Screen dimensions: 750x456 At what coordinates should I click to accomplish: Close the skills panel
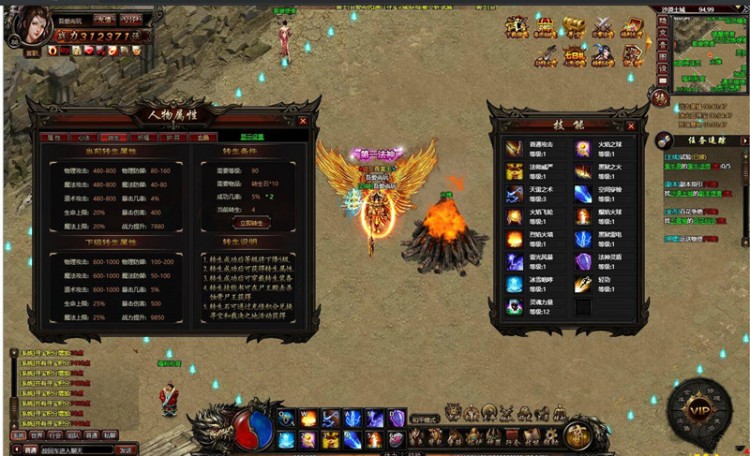(631, 126)
